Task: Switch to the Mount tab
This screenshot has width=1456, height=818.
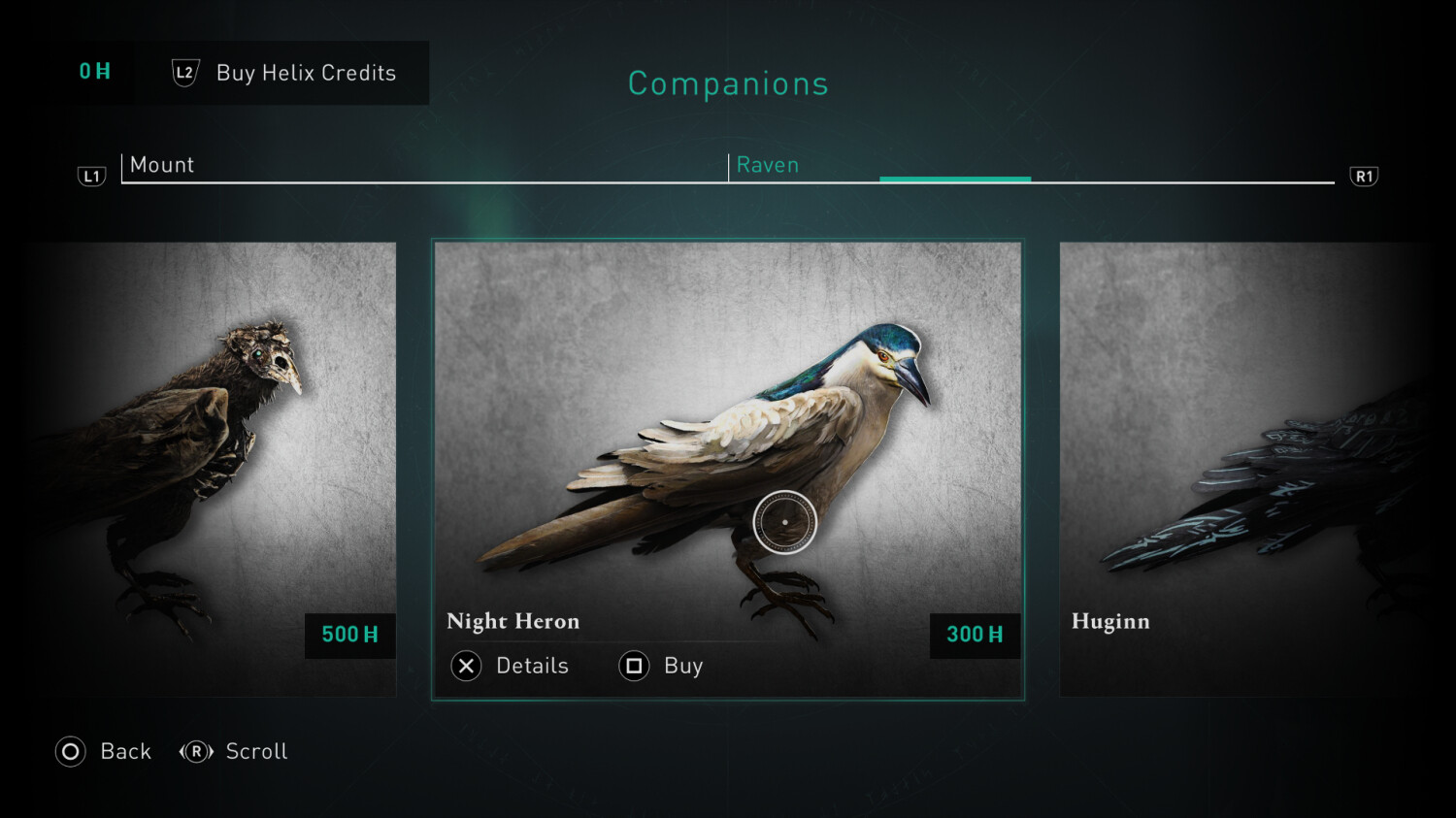Action: click(162, 165)
